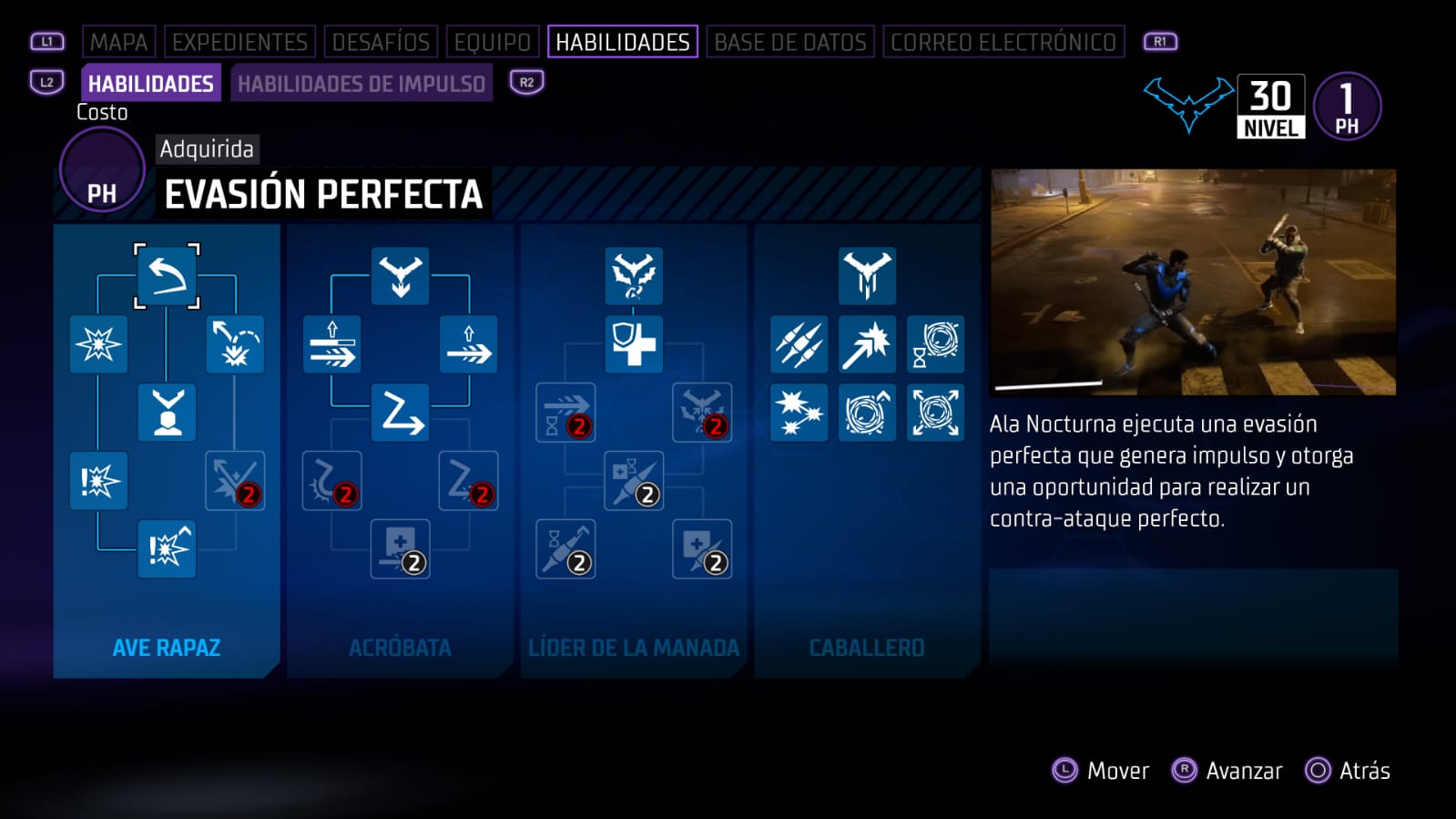Screen dimensions: 1456x819
Task: Select the CABALLERO skill tree panel
Action: click(x=867, y=647)
